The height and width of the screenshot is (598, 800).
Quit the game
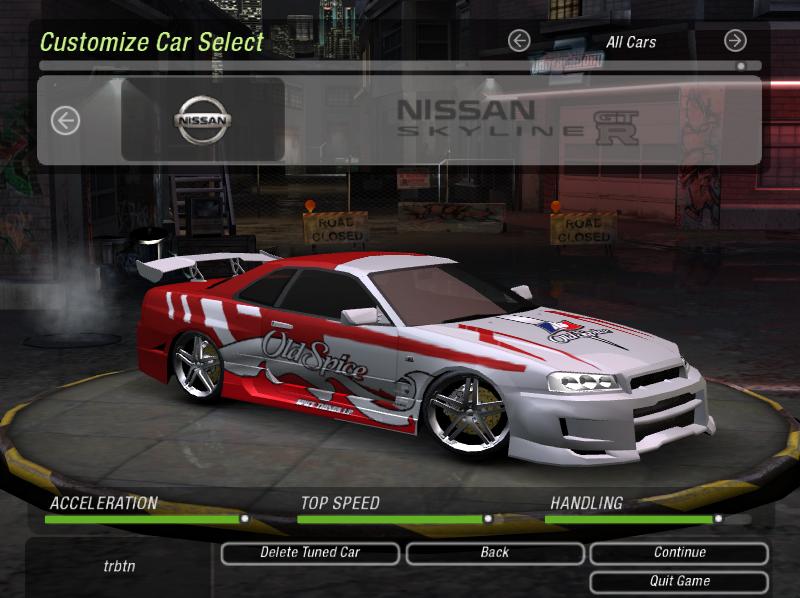pos(679,581)
